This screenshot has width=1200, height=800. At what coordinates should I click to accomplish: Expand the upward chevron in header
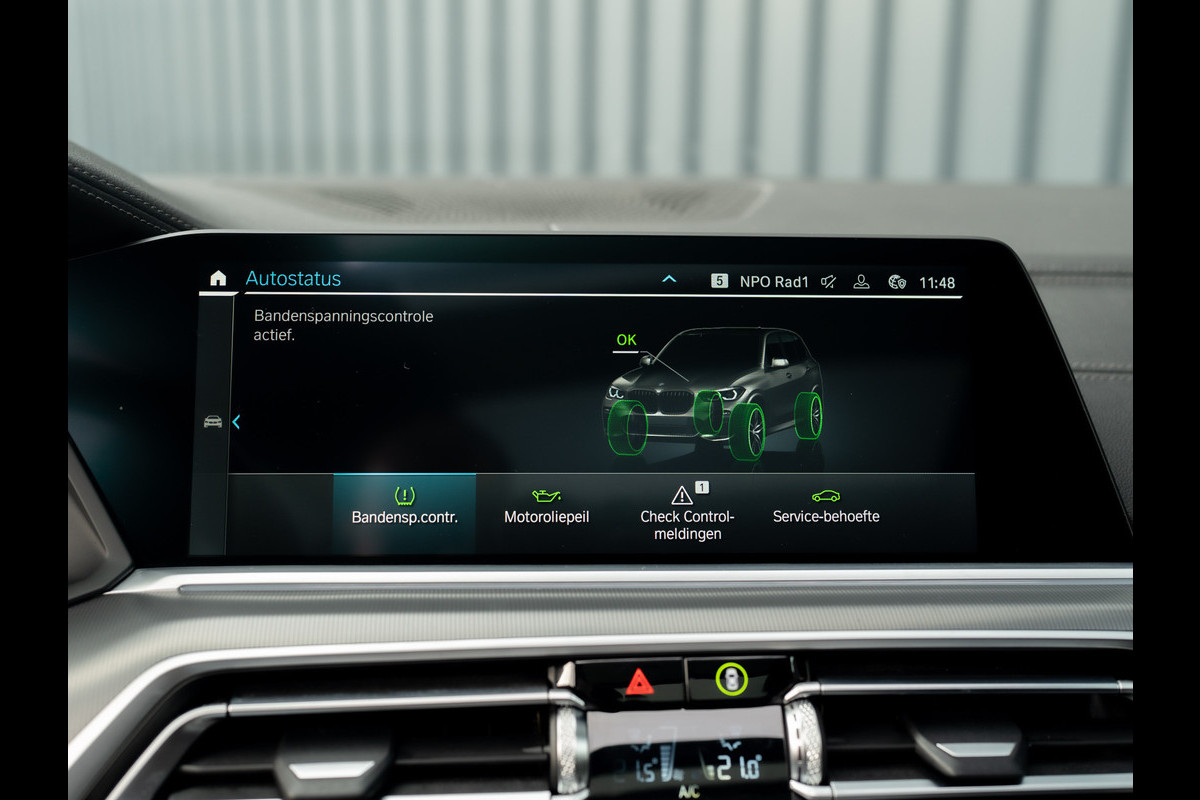669,280
